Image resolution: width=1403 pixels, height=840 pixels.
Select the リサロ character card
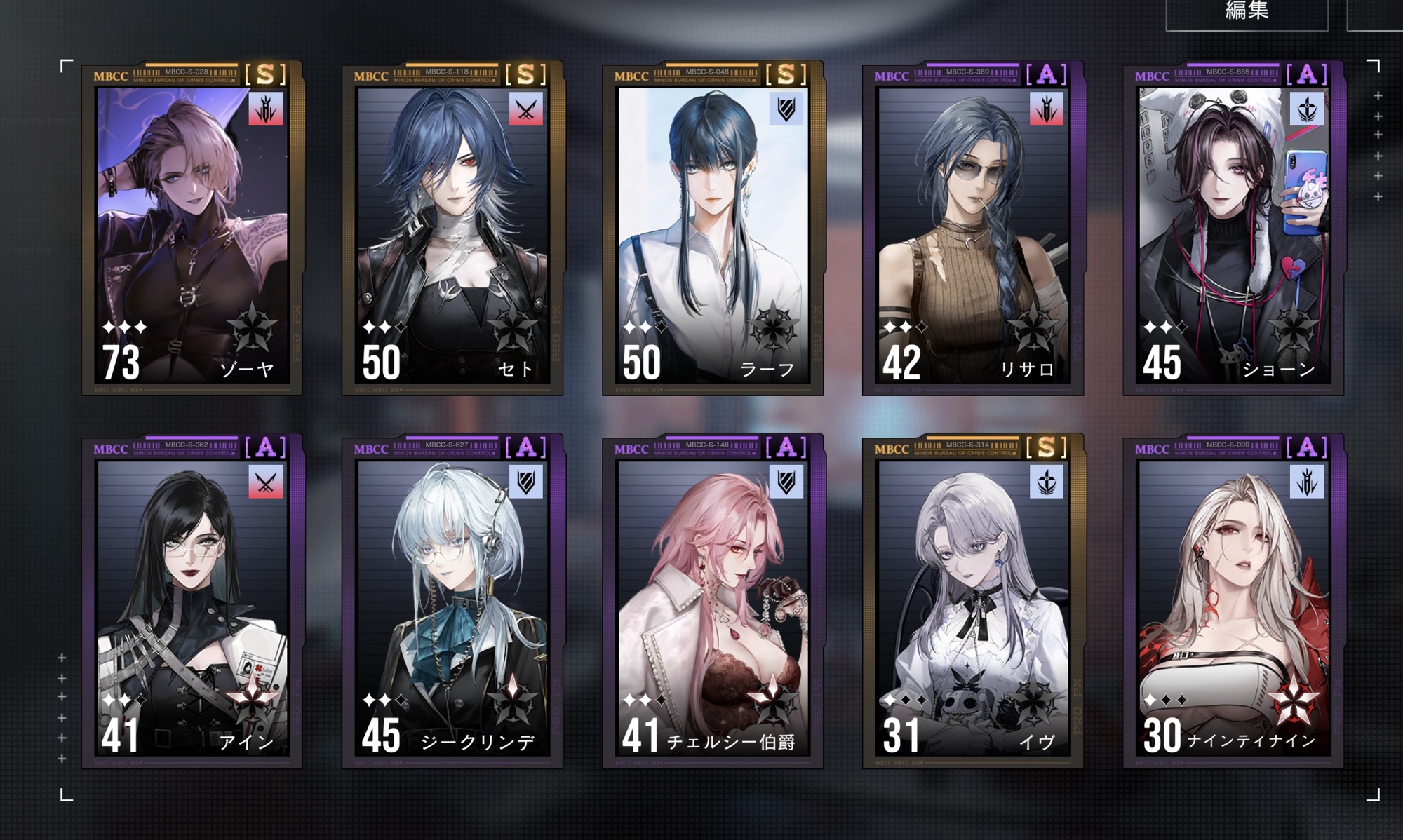pyautogui.click(x=973, y=229)
